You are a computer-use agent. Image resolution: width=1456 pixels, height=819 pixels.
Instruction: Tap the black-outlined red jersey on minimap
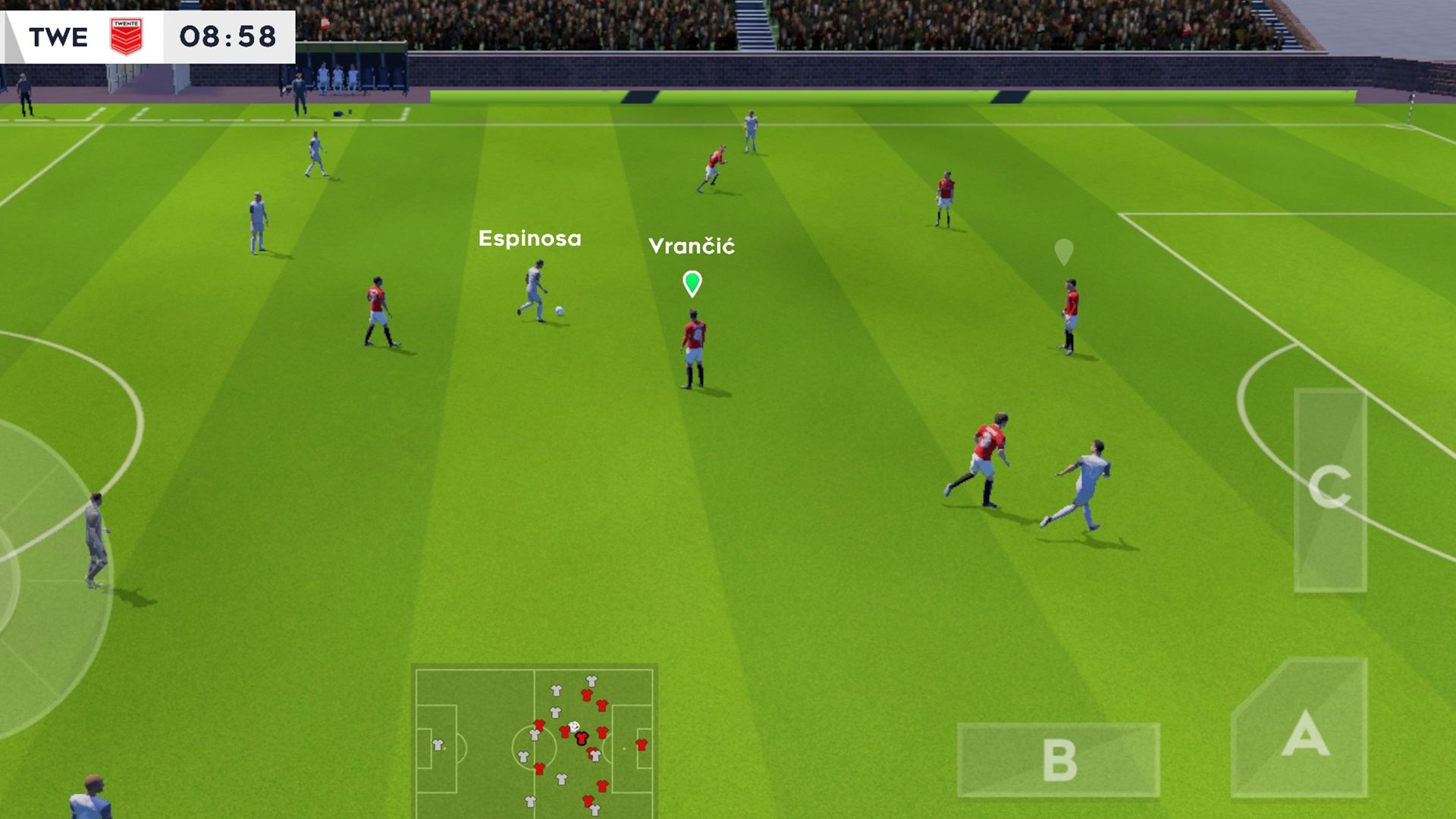582,739
